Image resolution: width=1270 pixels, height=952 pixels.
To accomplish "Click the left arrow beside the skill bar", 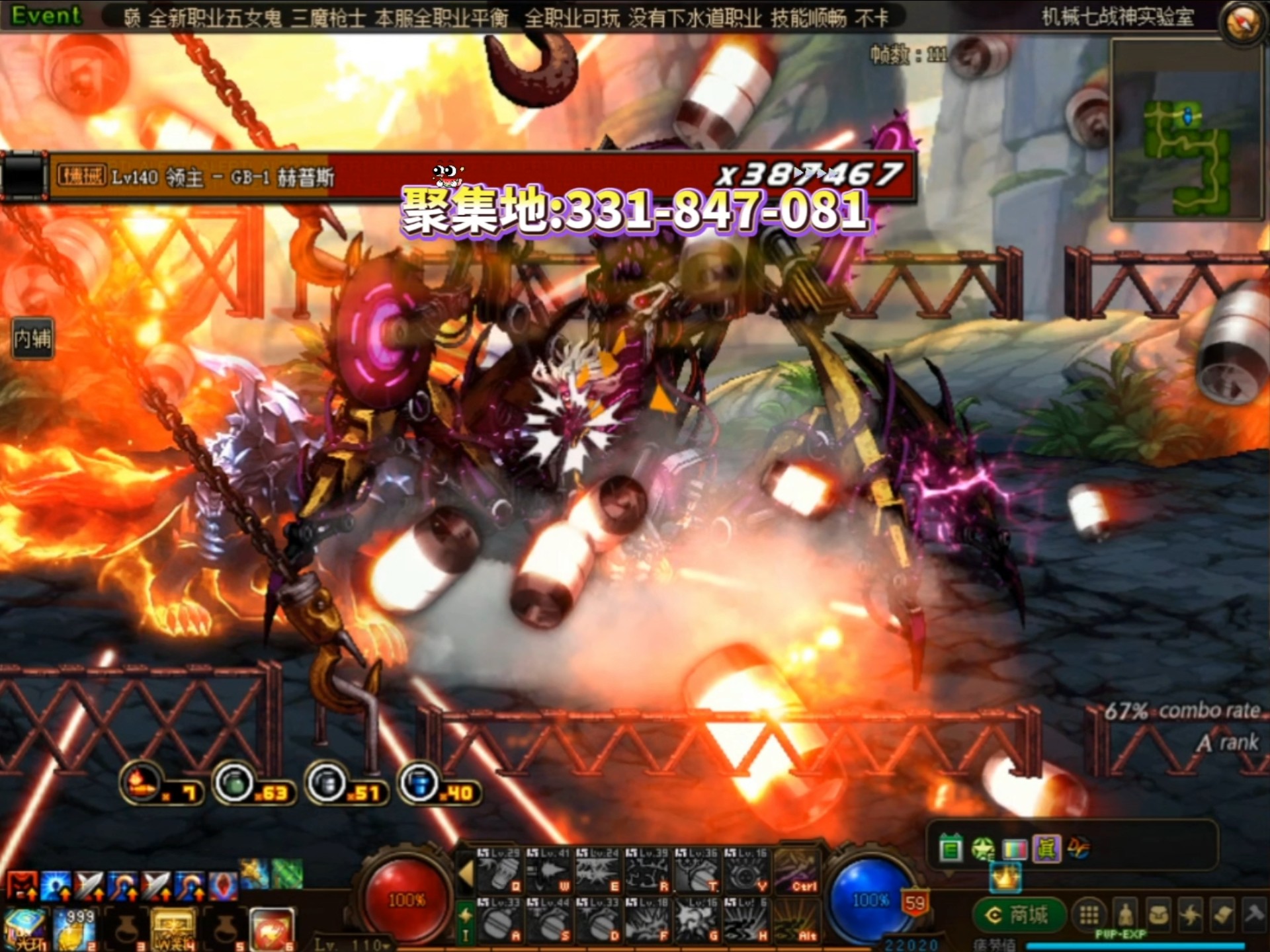I will click(x=466, y=873).
